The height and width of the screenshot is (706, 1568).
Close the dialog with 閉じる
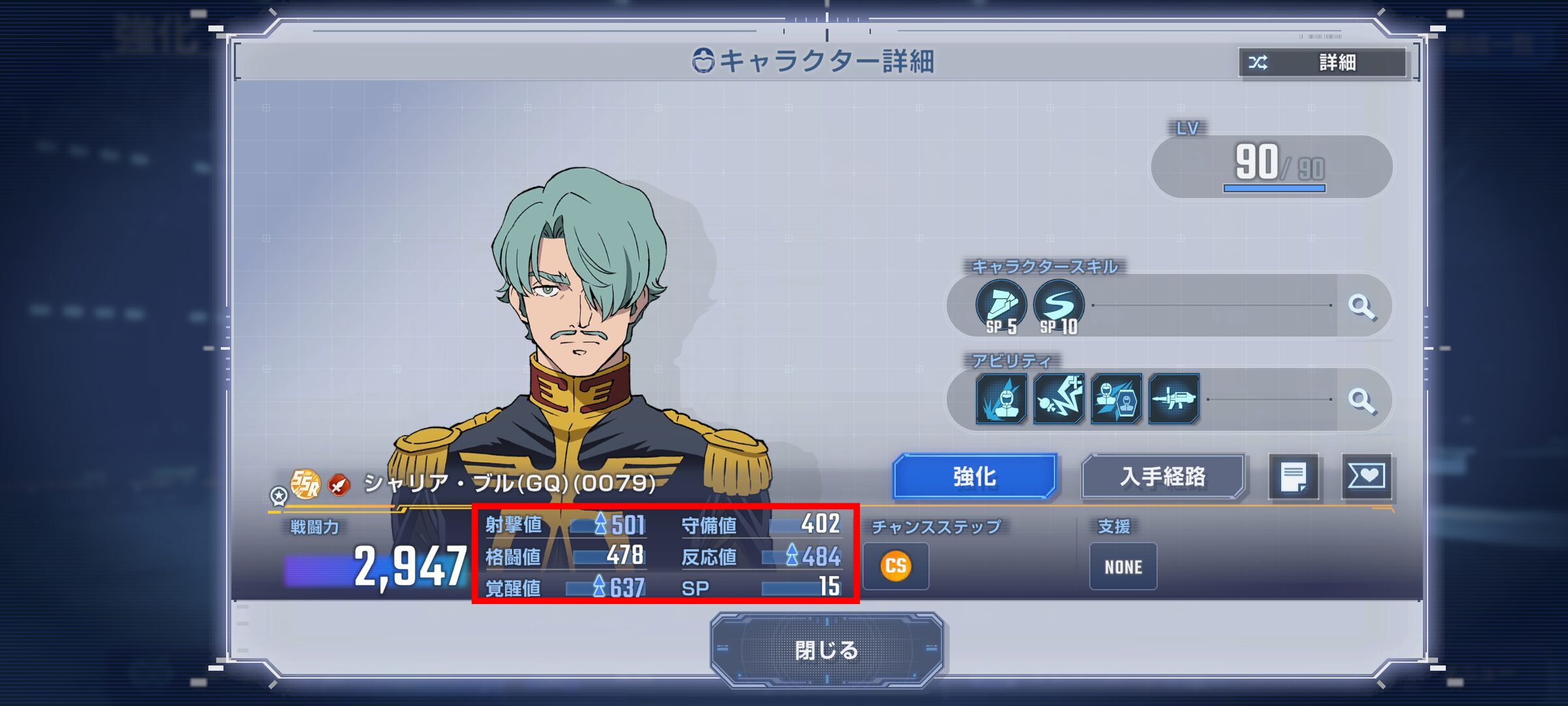coord(826,650)
